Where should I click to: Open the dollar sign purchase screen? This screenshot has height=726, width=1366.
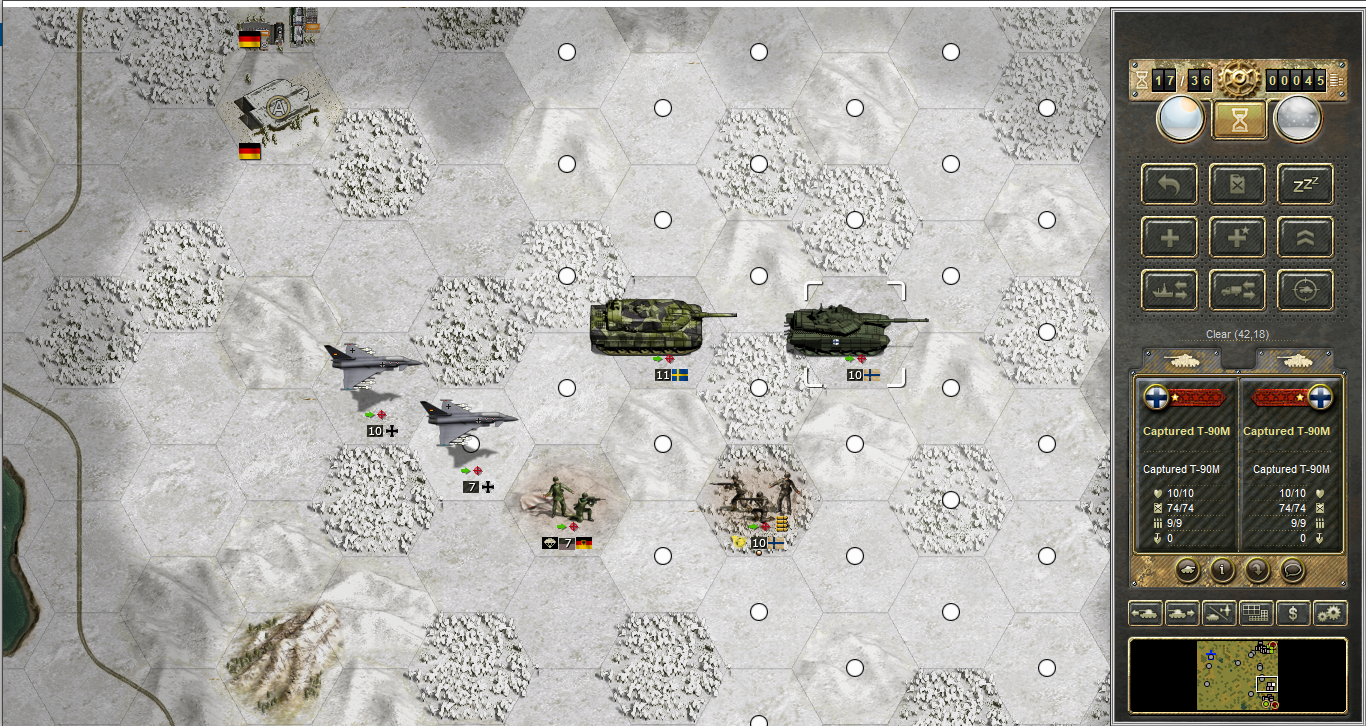(x=1292, y=612)
